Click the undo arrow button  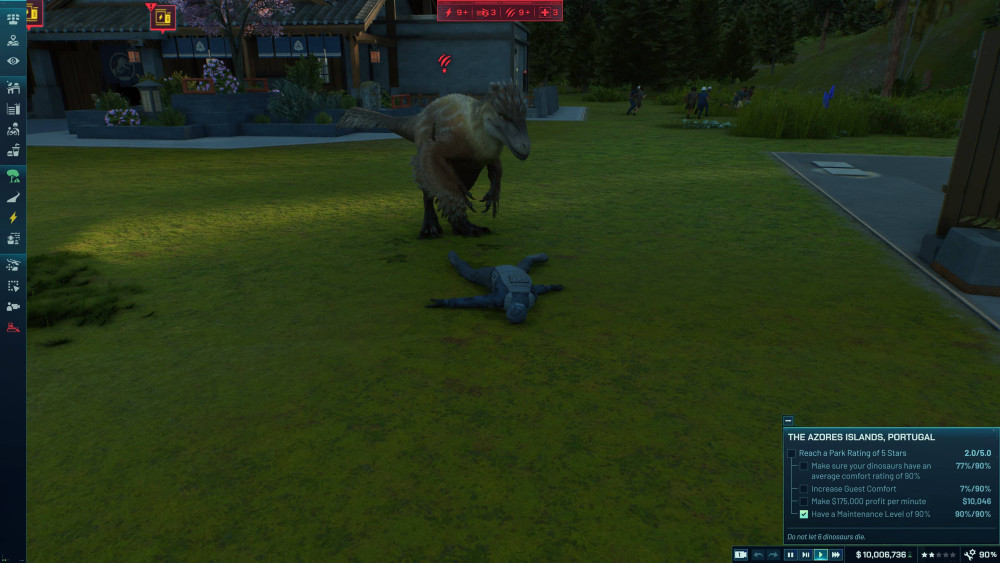tap(758, 554)
